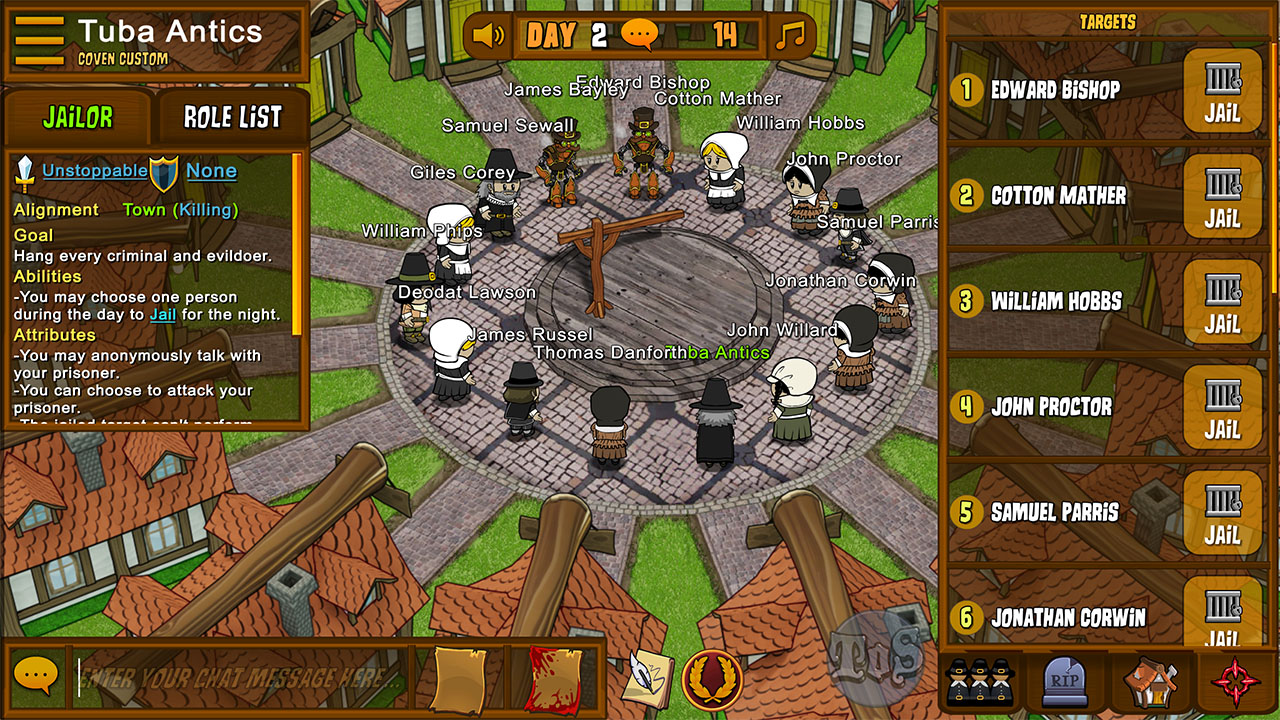The image size is (1280, 720).
Task: Follow the Jail keyword link in Abilities
Action: (162, 315)
